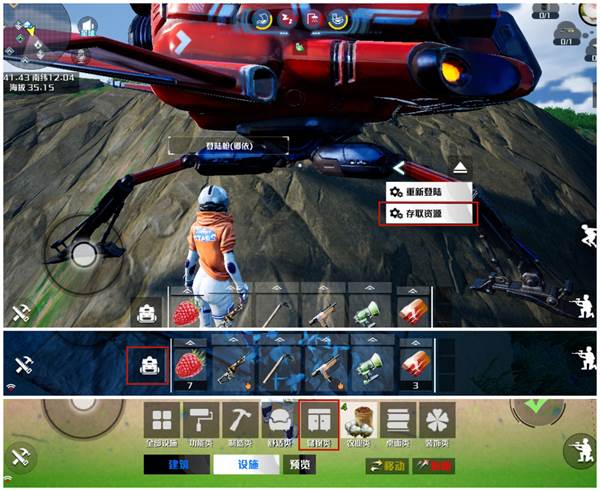The width and height of the screenshot is (600, 491).
Task: Open the circular minimap
Action: 37,30
